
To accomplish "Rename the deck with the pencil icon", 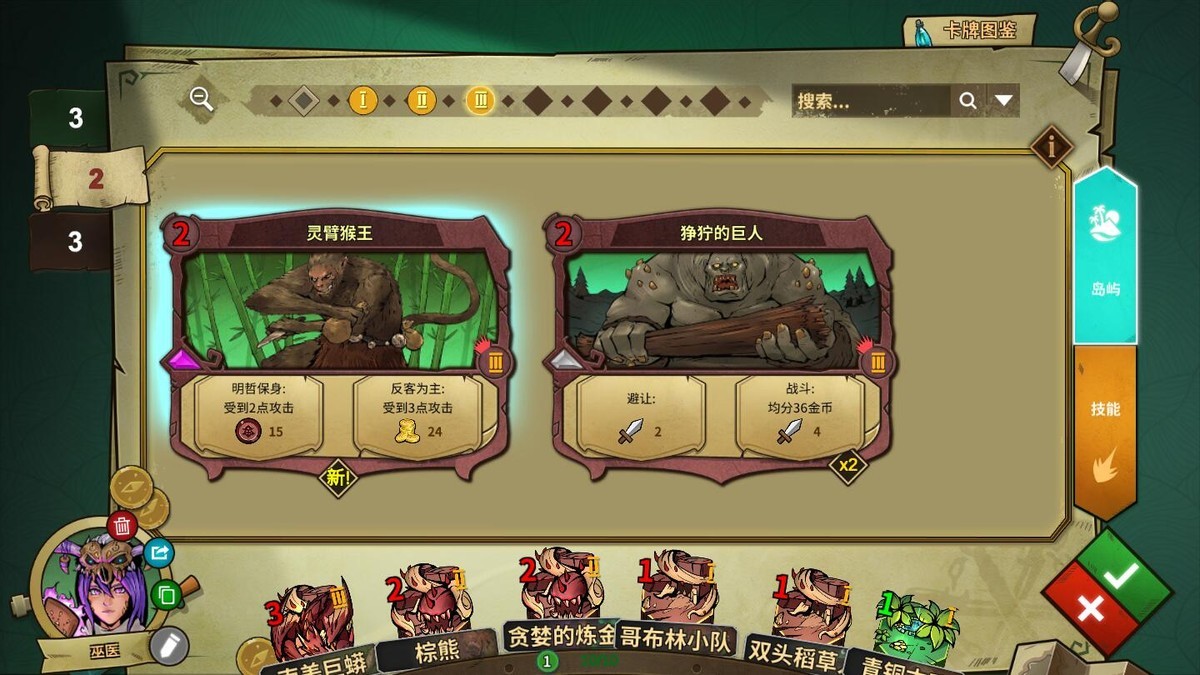I will (169, 643).
